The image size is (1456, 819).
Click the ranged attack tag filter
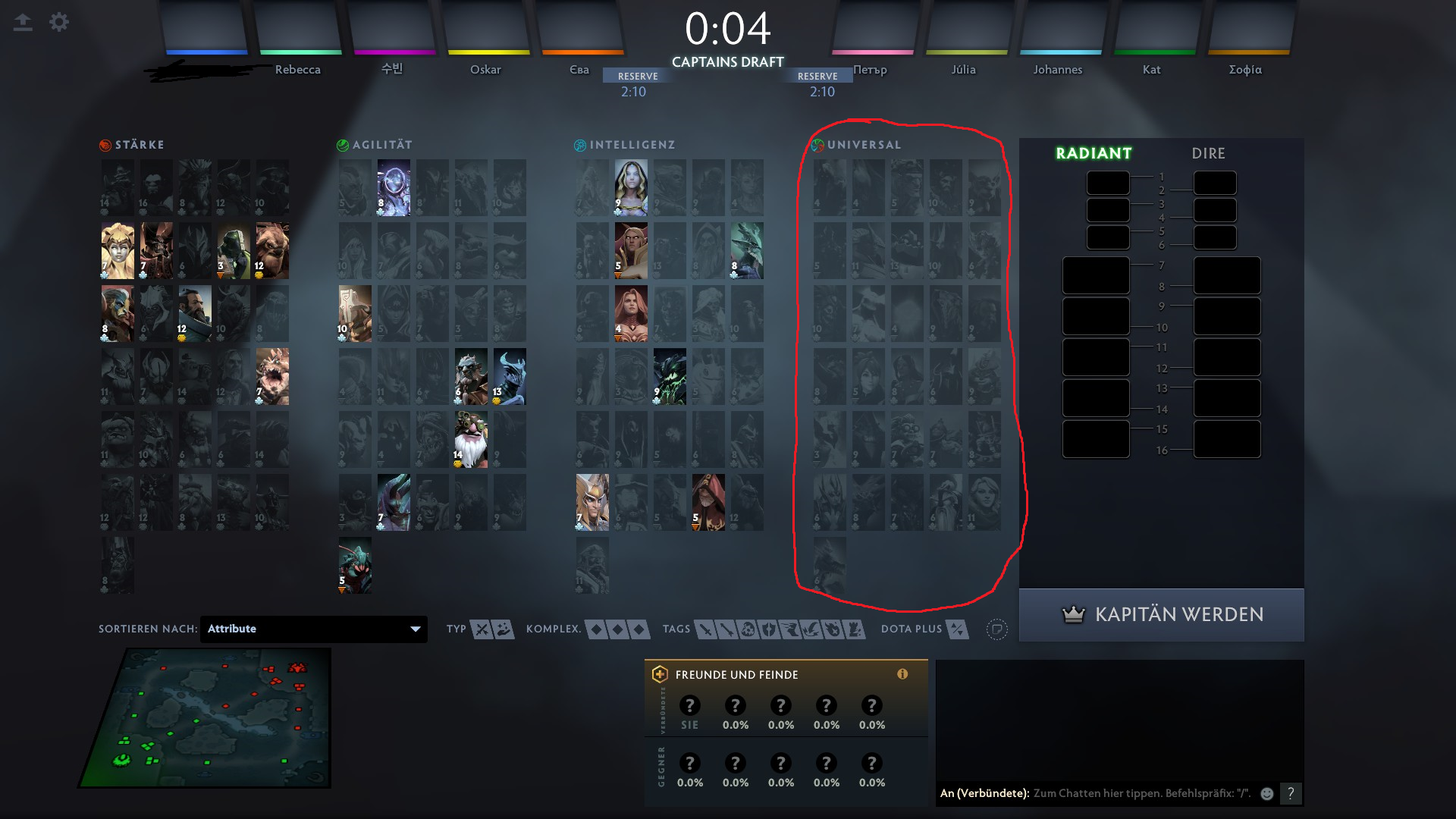726,629
